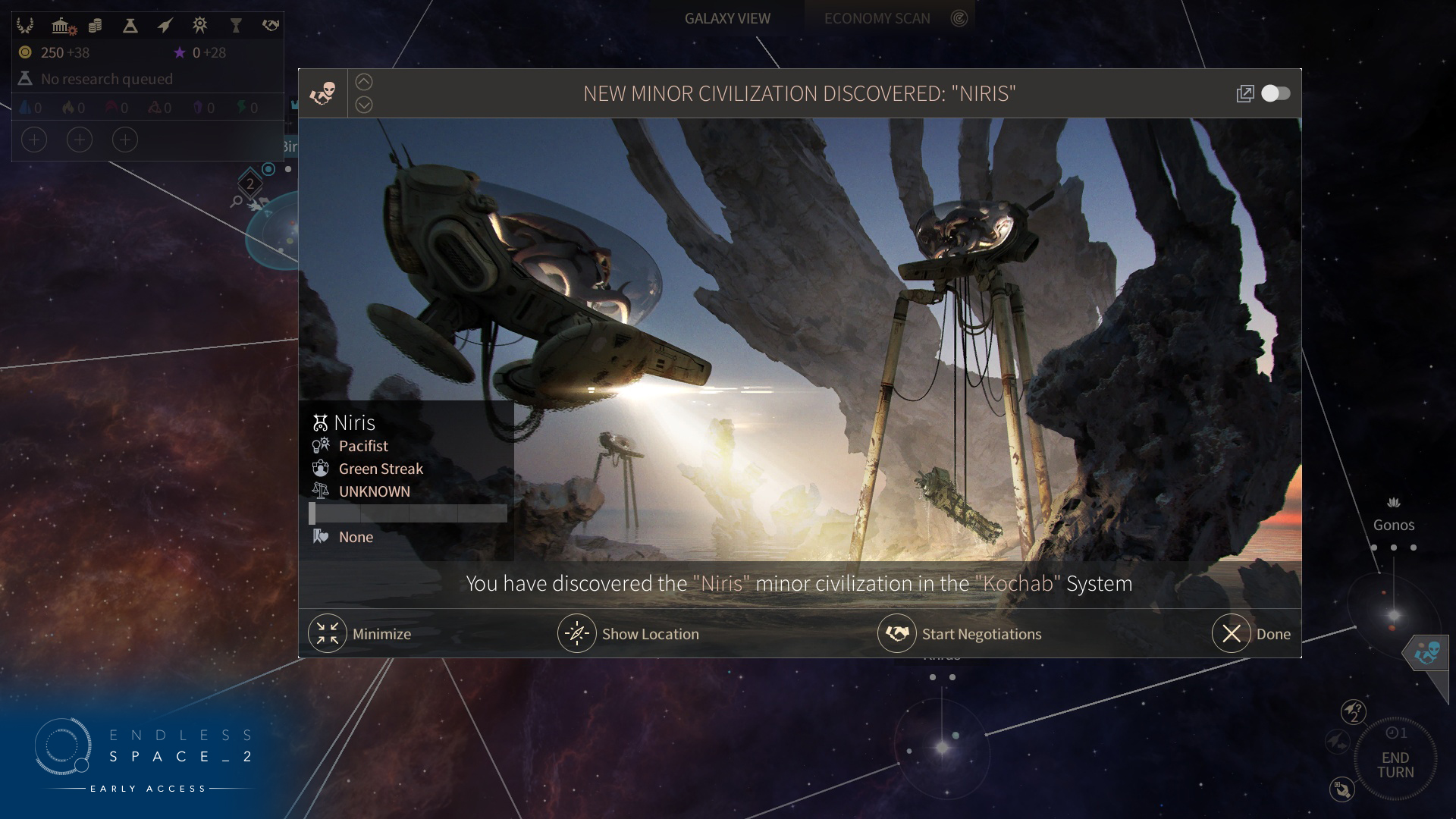Go to previous notification with up arrow
Image resolution: width=1456 pixels, height=819 pixels.
(x=364, y=82)
